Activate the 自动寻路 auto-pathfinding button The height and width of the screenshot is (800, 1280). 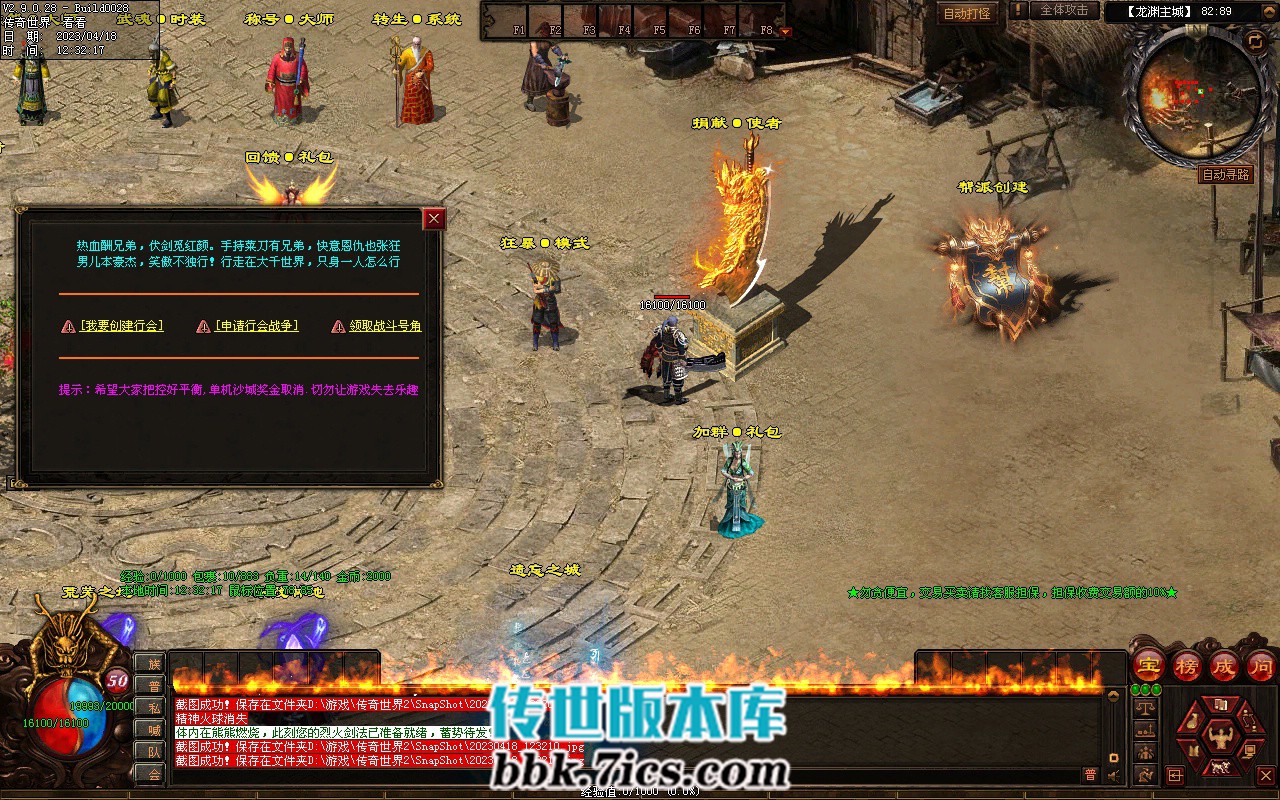(x=1225, y=174)
